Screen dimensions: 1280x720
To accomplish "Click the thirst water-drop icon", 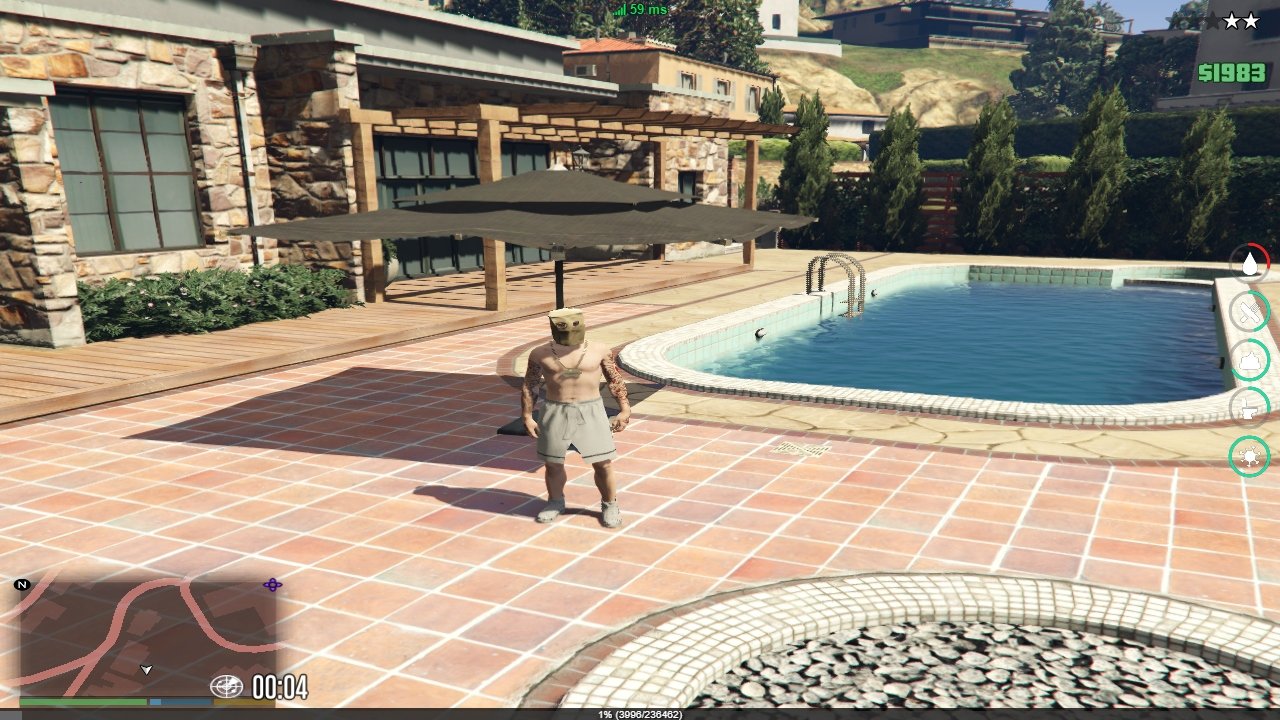I will pos(1249,263).
